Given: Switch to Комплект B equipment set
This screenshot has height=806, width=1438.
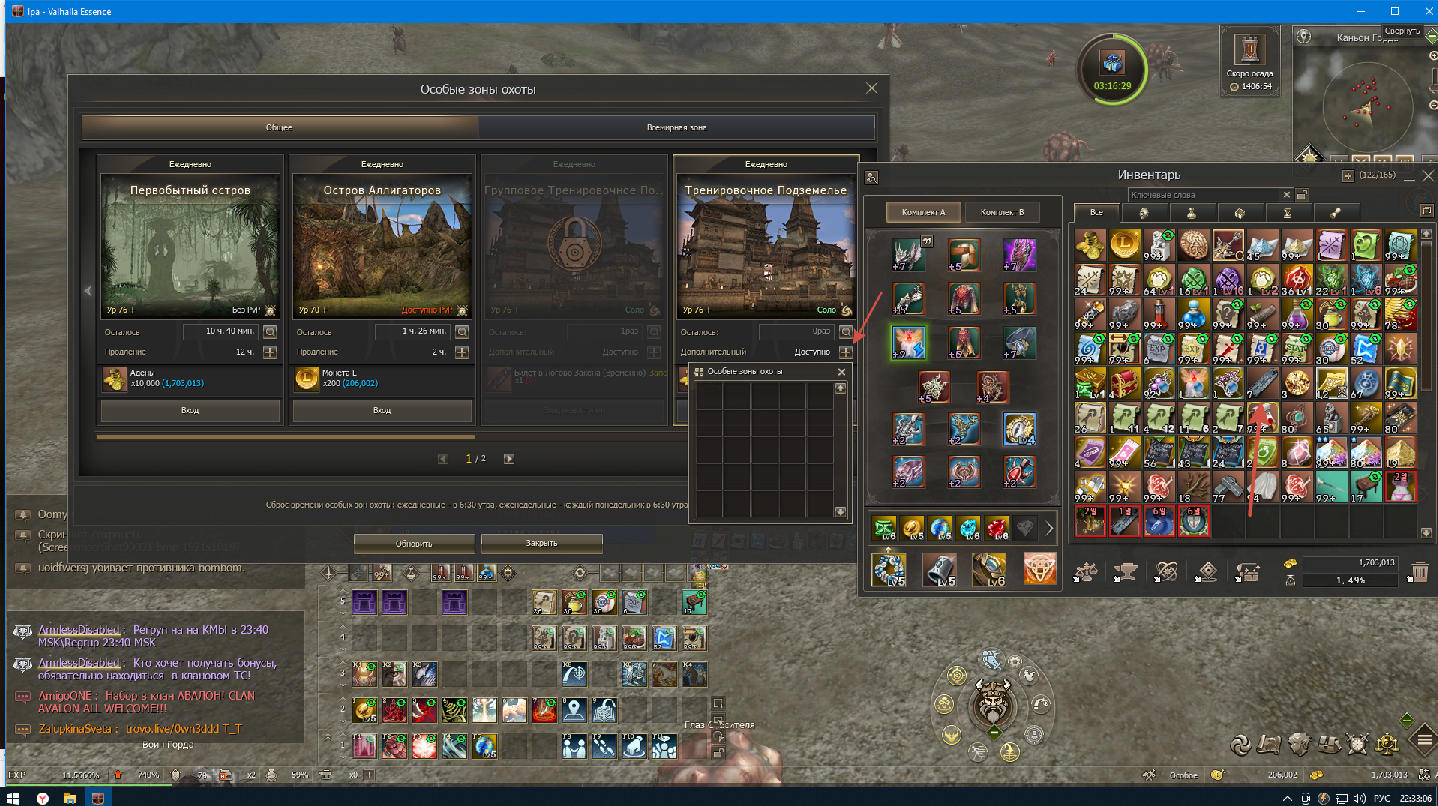Looking at the screenshot, I should tap(1003, 213).
